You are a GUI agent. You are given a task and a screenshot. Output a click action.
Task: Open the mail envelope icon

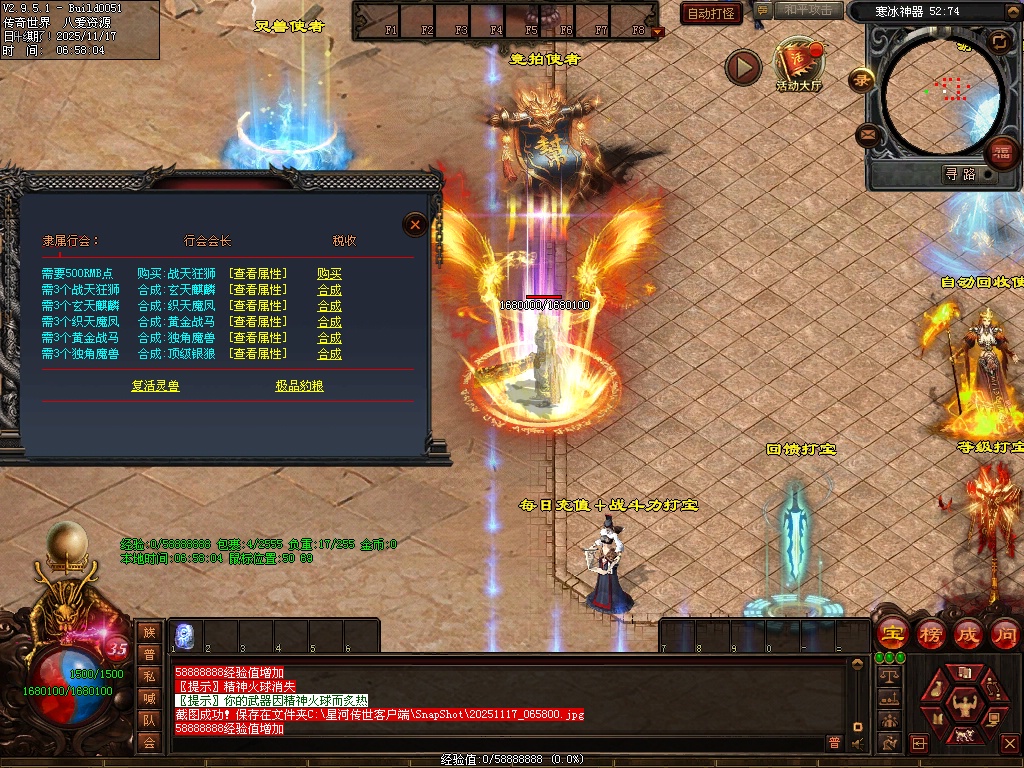tap(868, 134)
